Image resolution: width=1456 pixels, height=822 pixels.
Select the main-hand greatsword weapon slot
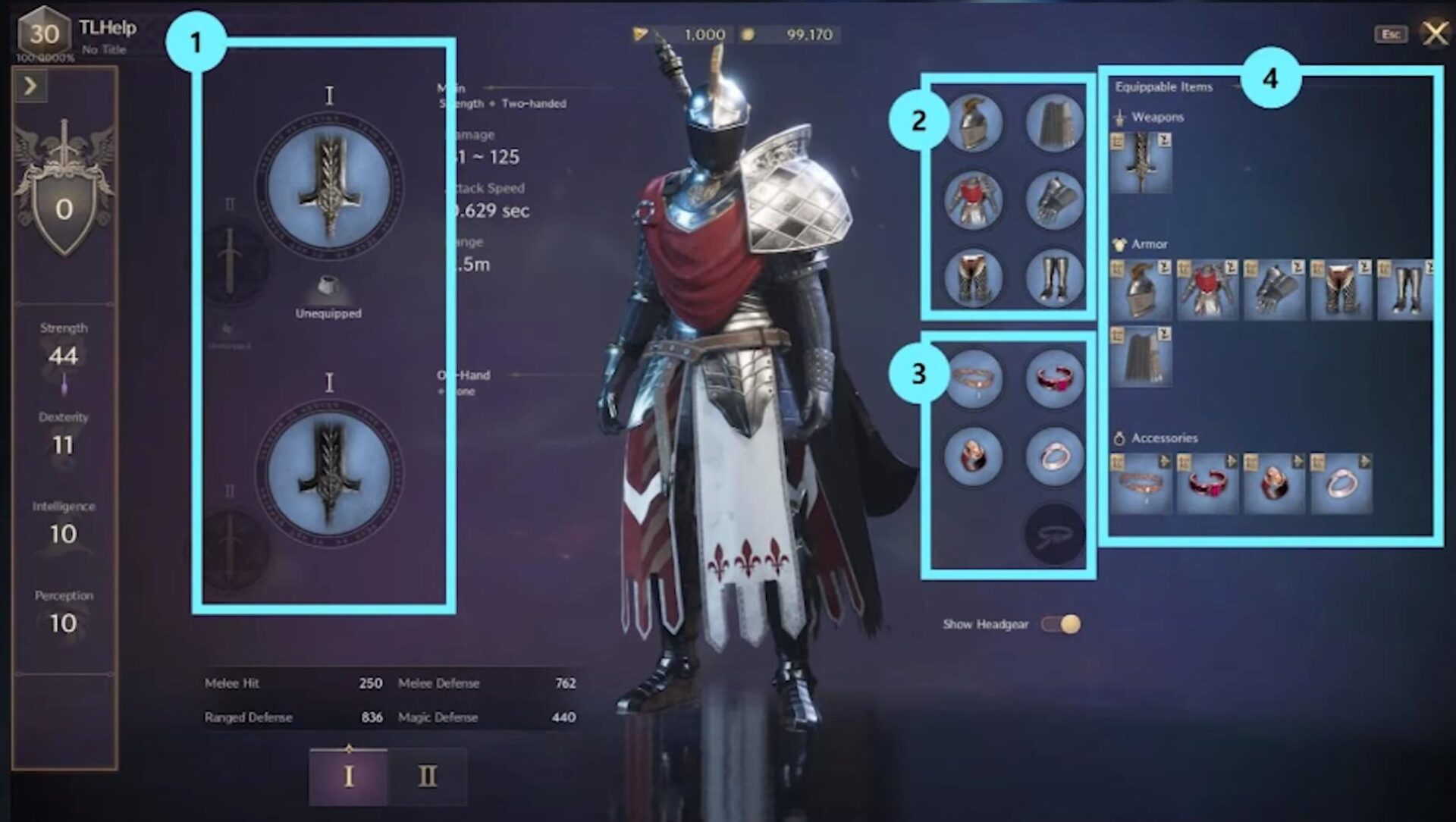pos(329,187)
